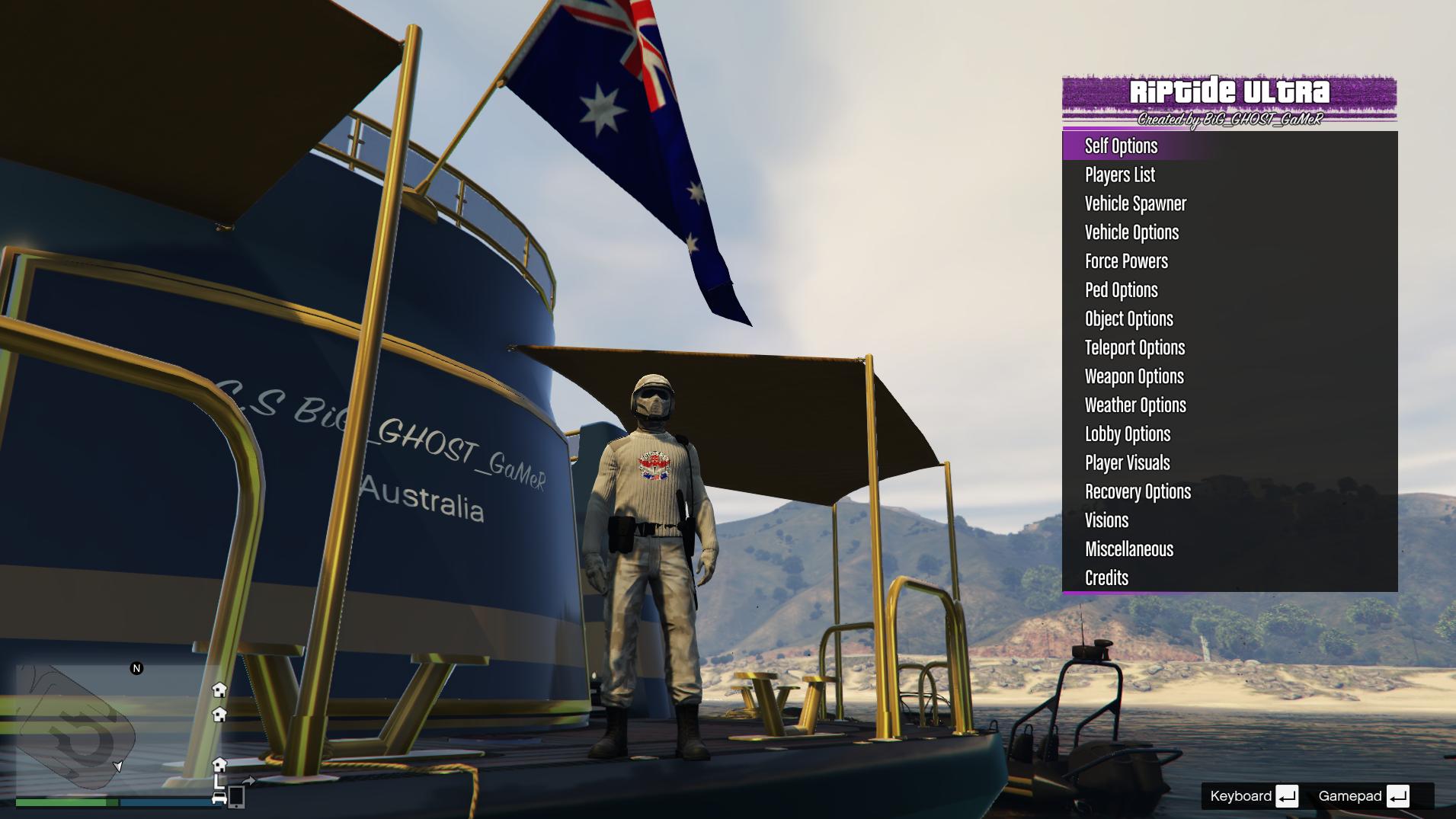The width and height of the screenshot is (1456, 819).
Task: Open Object Options
Action: pyautogui.click(x=1128, y=319)
